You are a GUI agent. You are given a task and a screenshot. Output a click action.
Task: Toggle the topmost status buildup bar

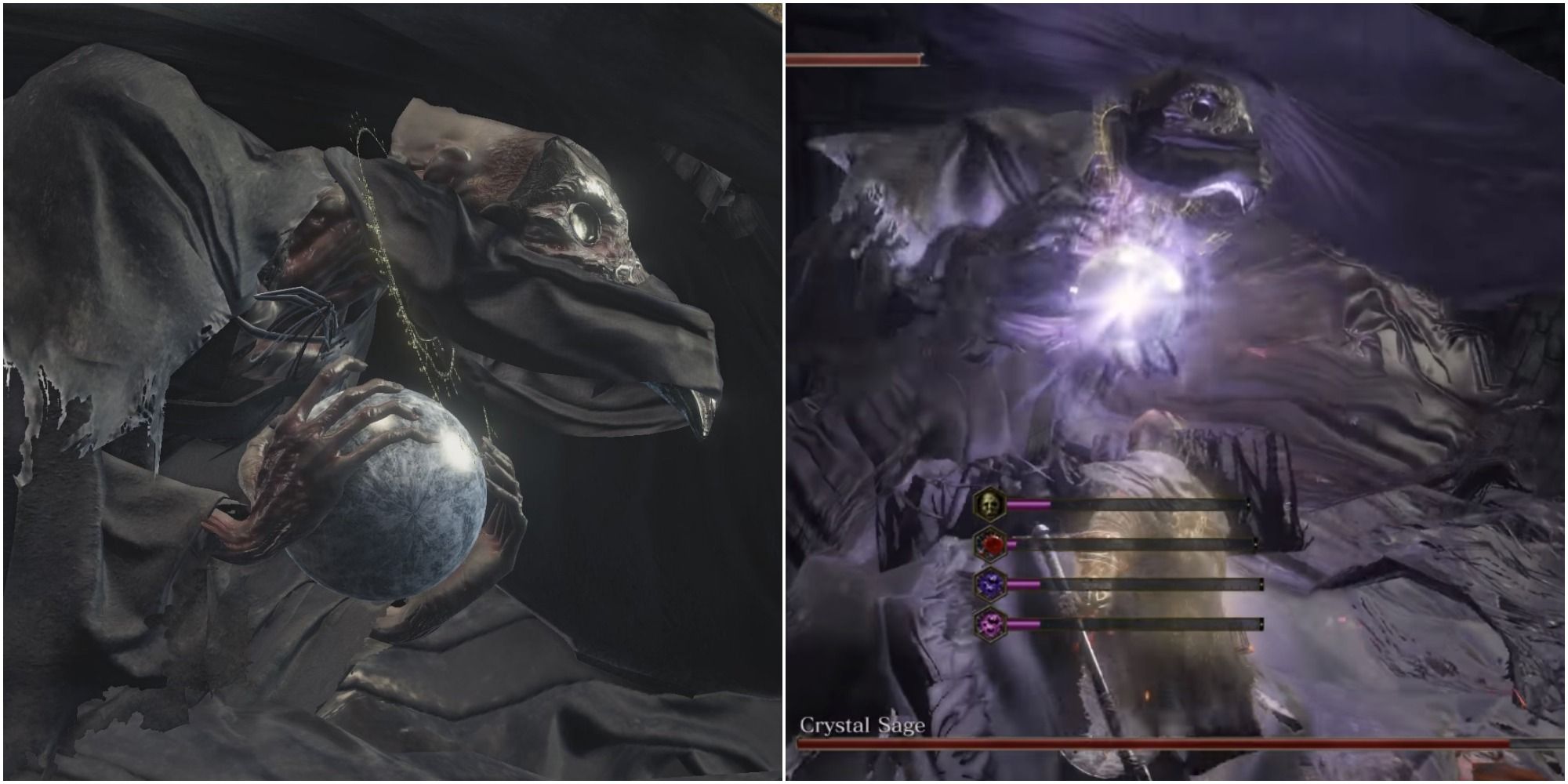[1137, 503]
